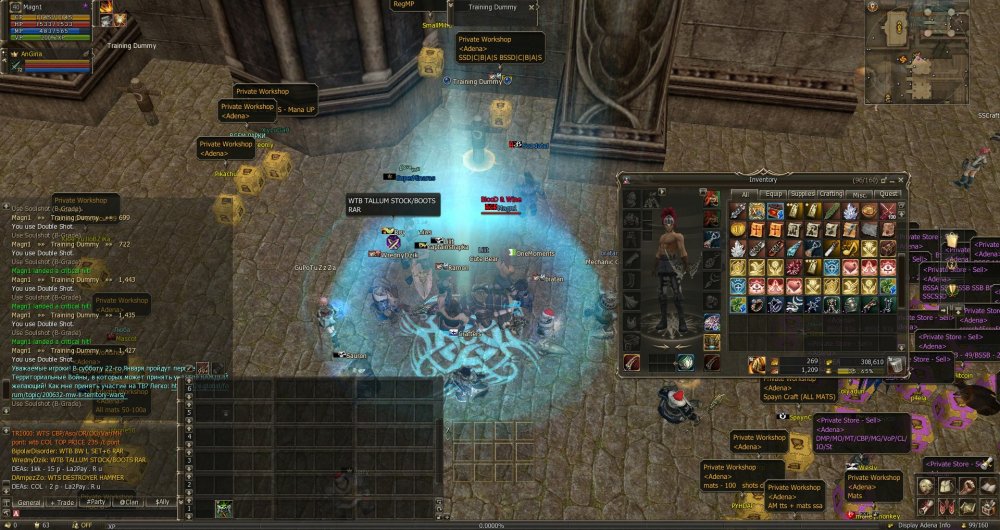Switch to the Equip inventory tab

(x=773, y=194)
